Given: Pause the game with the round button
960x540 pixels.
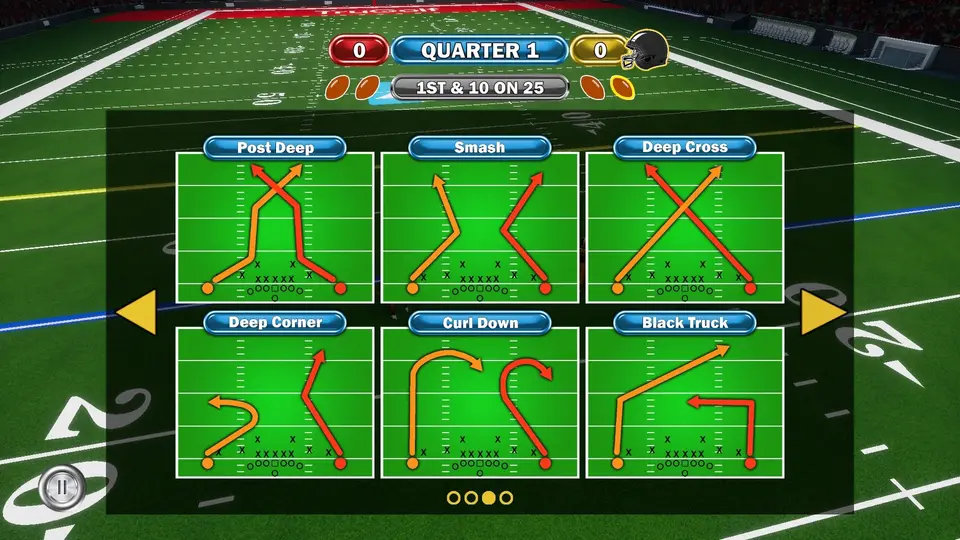Looking at the screenshot, I should [61, 487].
